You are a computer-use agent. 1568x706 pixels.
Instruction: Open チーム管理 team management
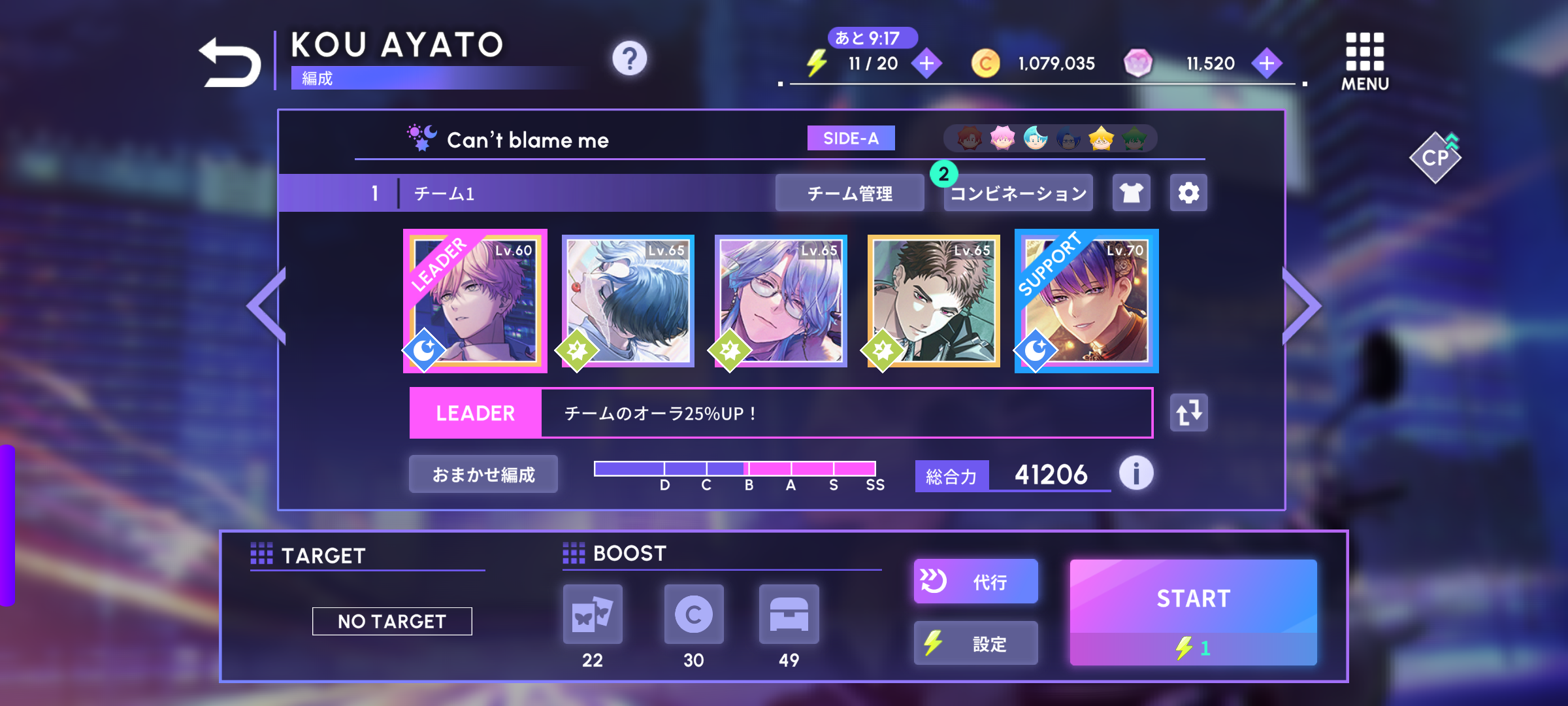pyautogui.click(x=849, y=193)
